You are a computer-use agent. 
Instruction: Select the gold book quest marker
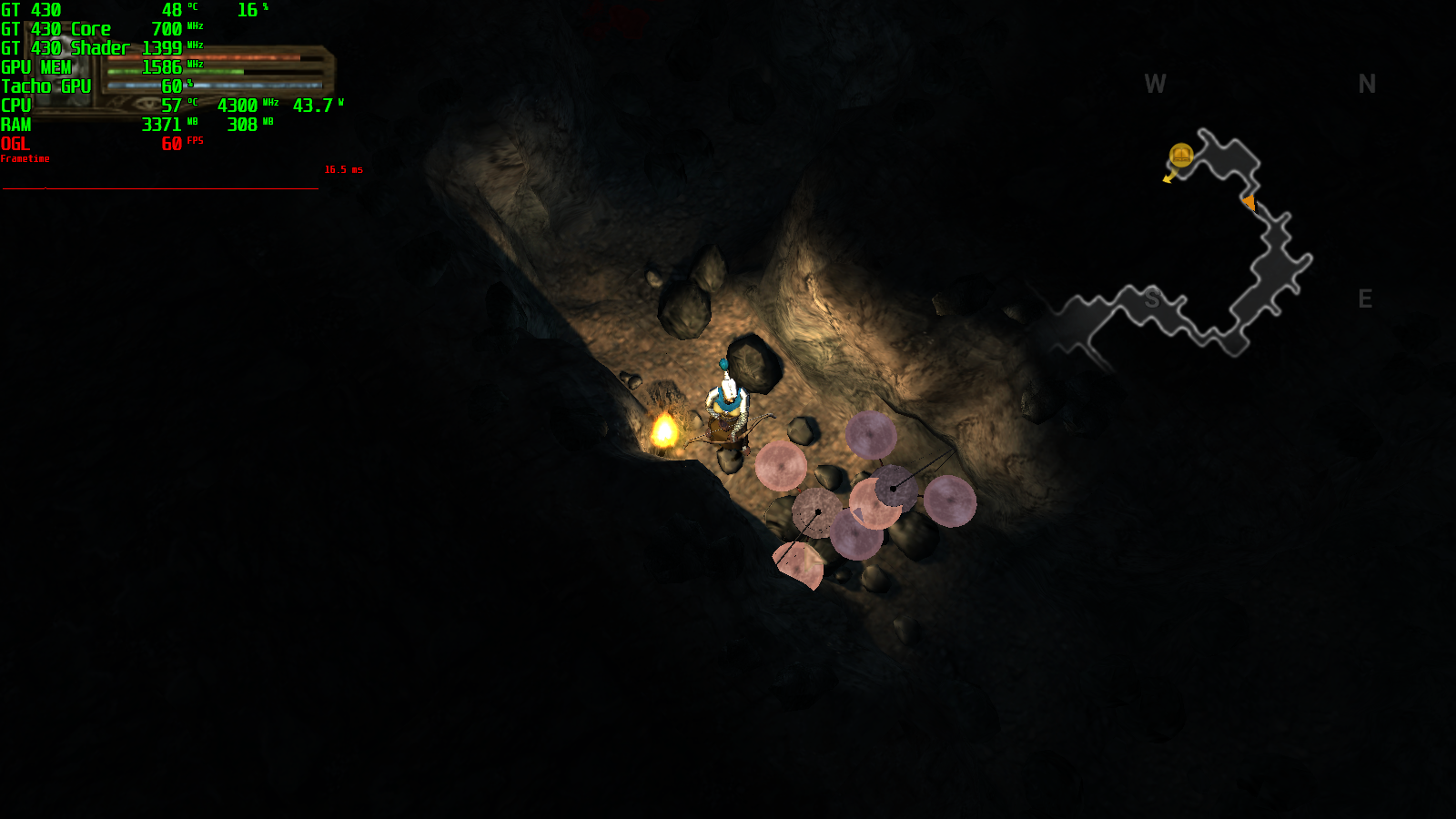tap(1181, 156)
